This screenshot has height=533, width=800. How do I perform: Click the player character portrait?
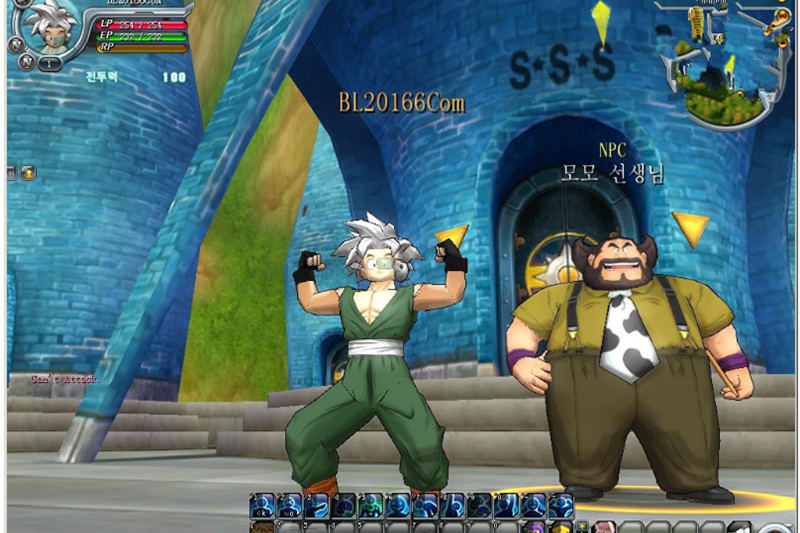pyautogui.click(x=50, y=26)
